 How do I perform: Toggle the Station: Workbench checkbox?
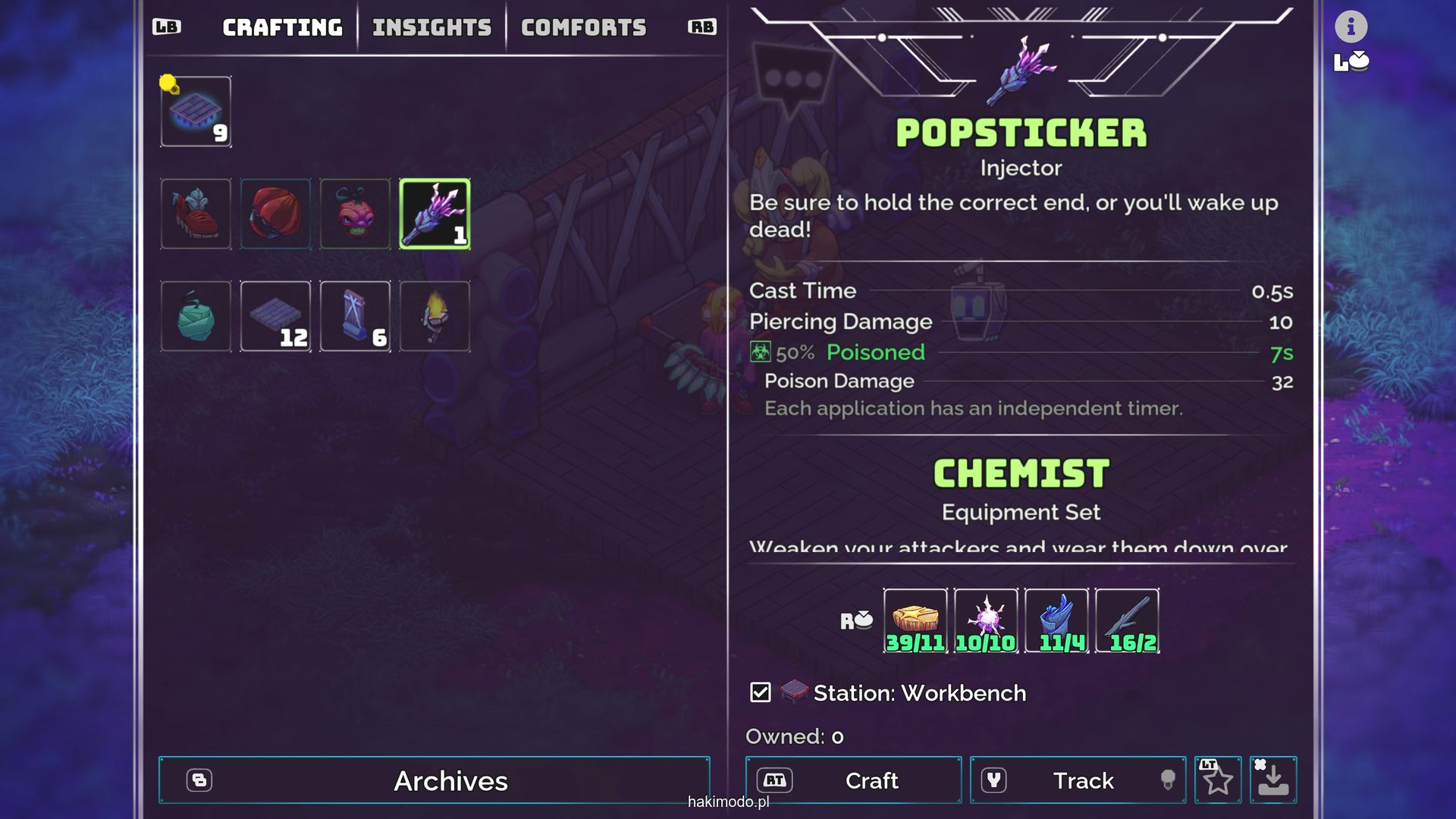[x=760, y=692]
